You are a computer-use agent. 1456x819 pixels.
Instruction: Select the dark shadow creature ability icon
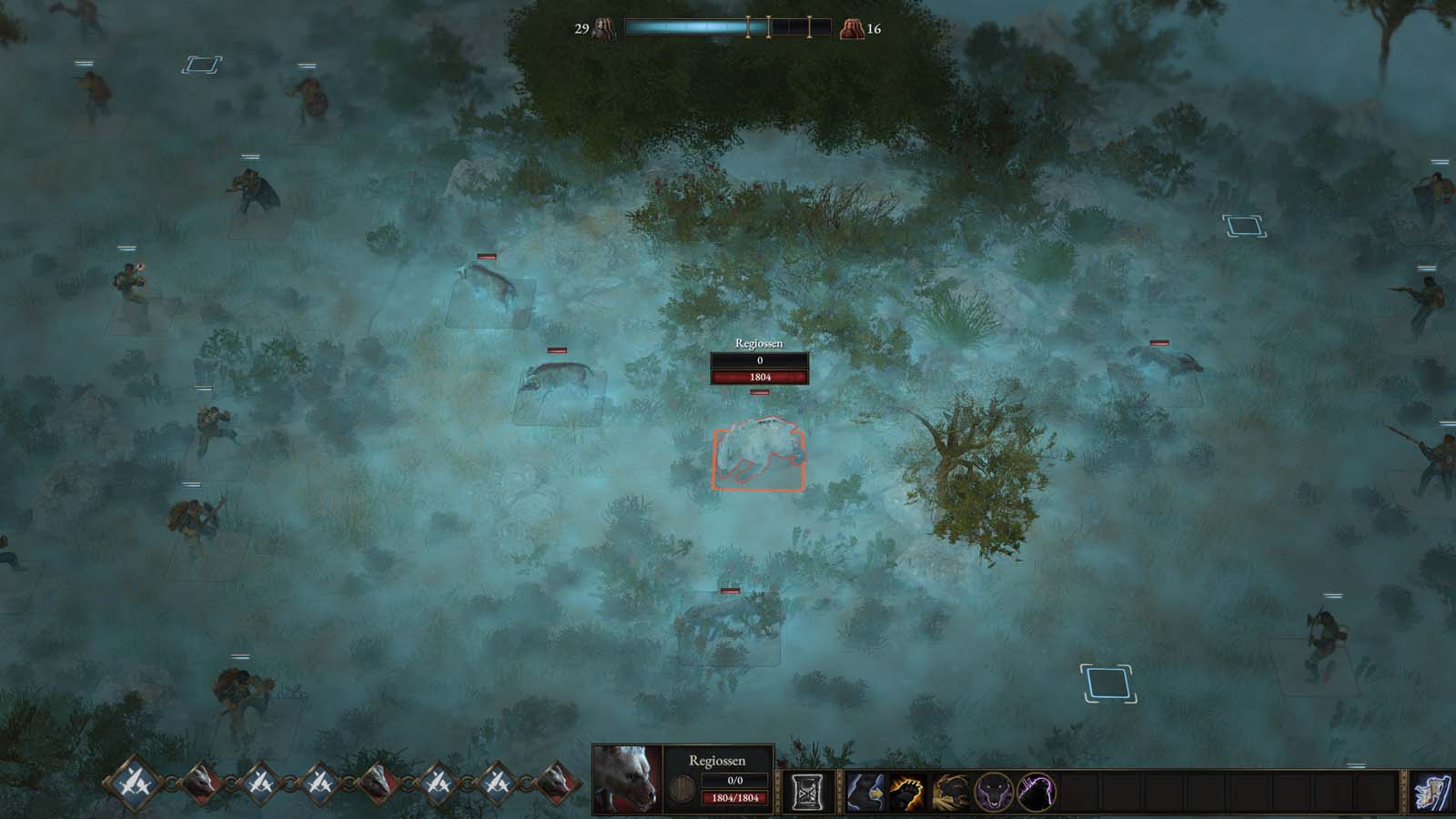pos(1036,791)
